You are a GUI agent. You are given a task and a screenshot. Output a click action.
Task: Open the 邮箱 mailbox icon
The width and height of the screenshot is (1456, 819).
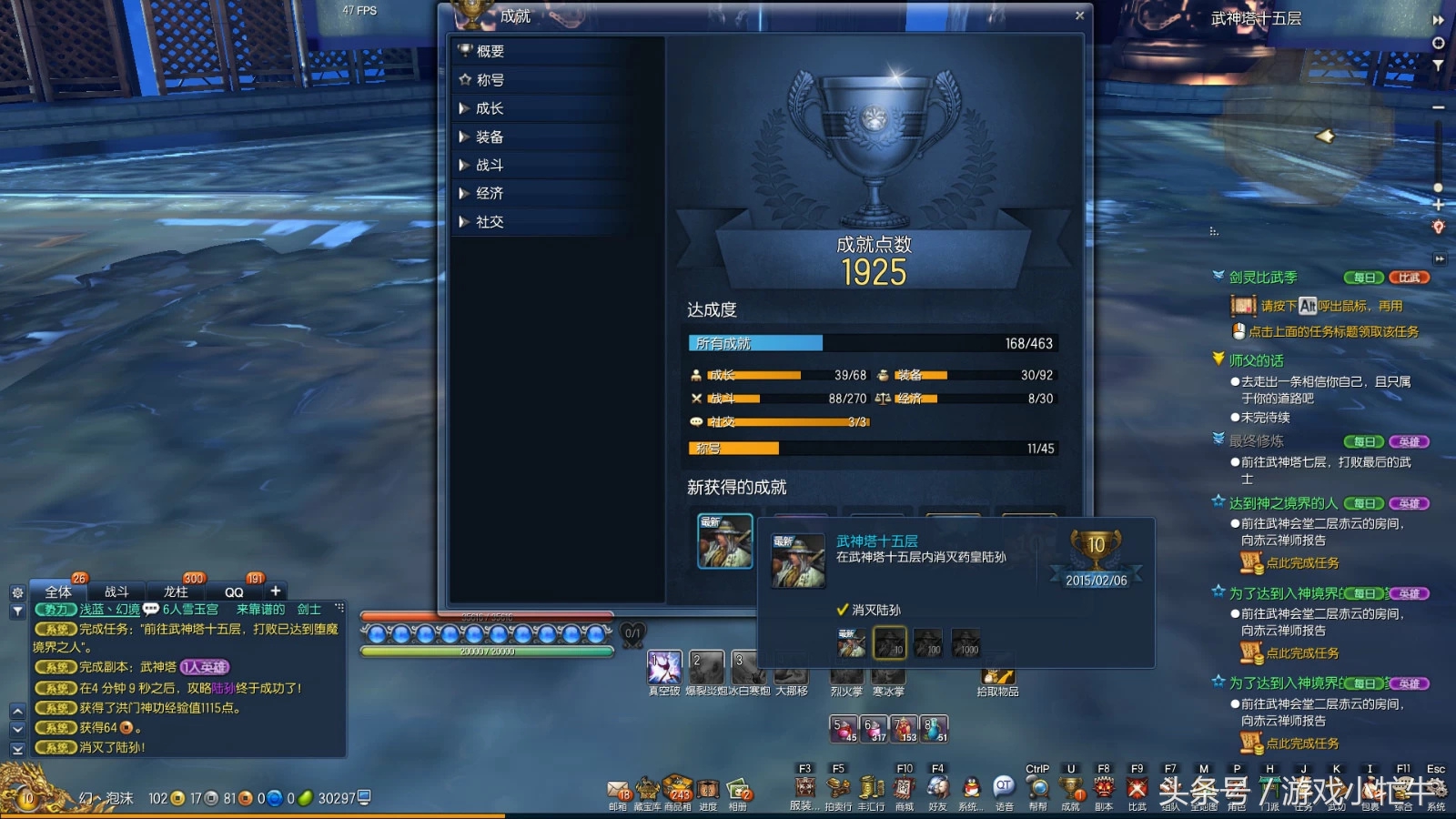tap(618, 789)
